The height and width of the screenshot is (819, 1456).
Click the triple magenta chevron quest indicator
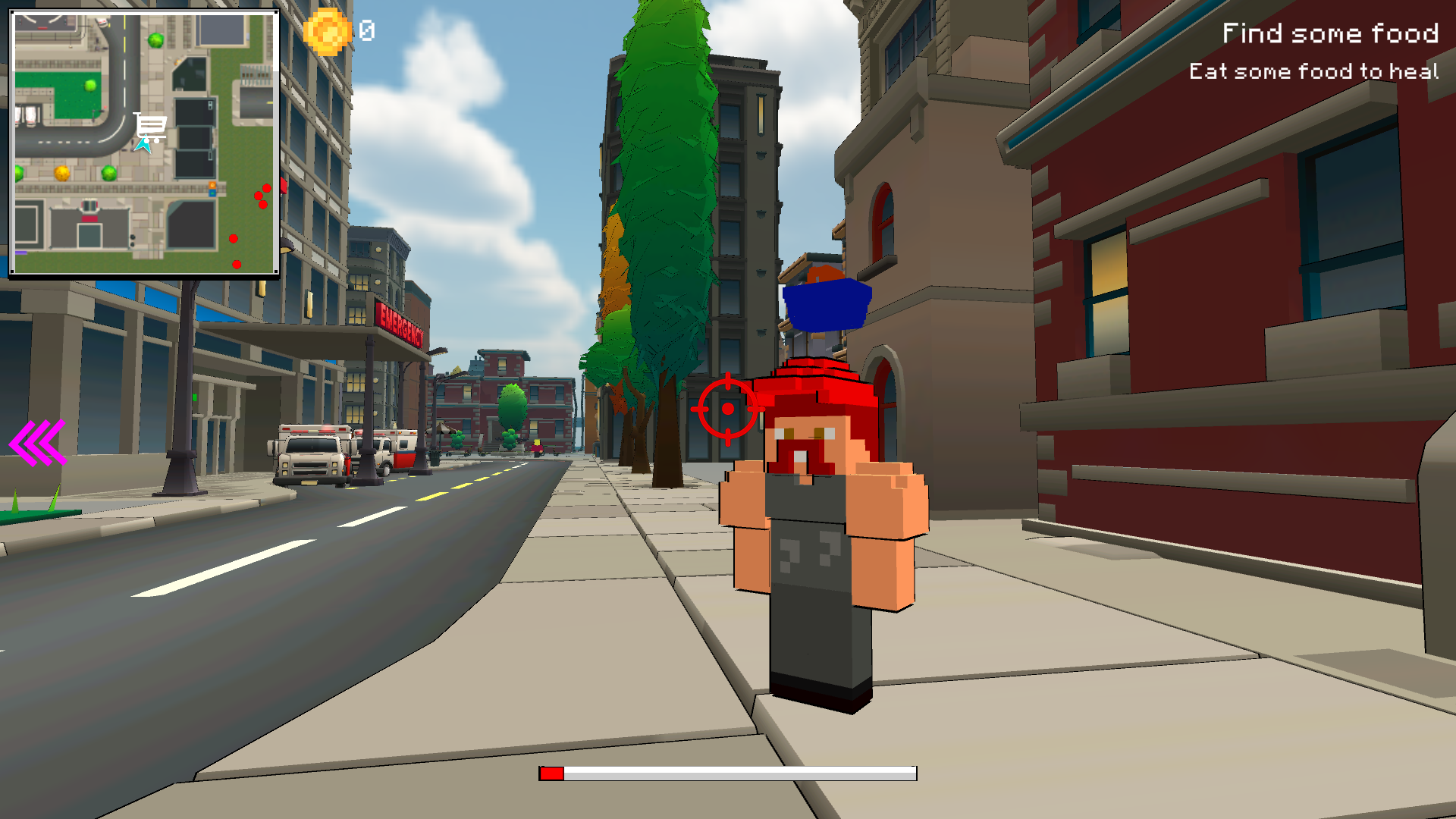[38, 444]
